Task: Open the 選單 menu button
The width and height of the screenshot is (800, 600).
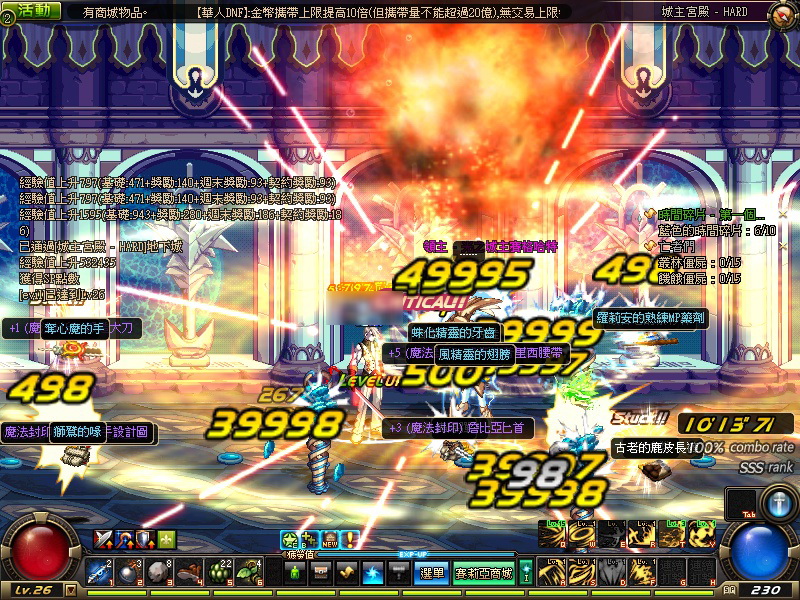Action: 431,573
